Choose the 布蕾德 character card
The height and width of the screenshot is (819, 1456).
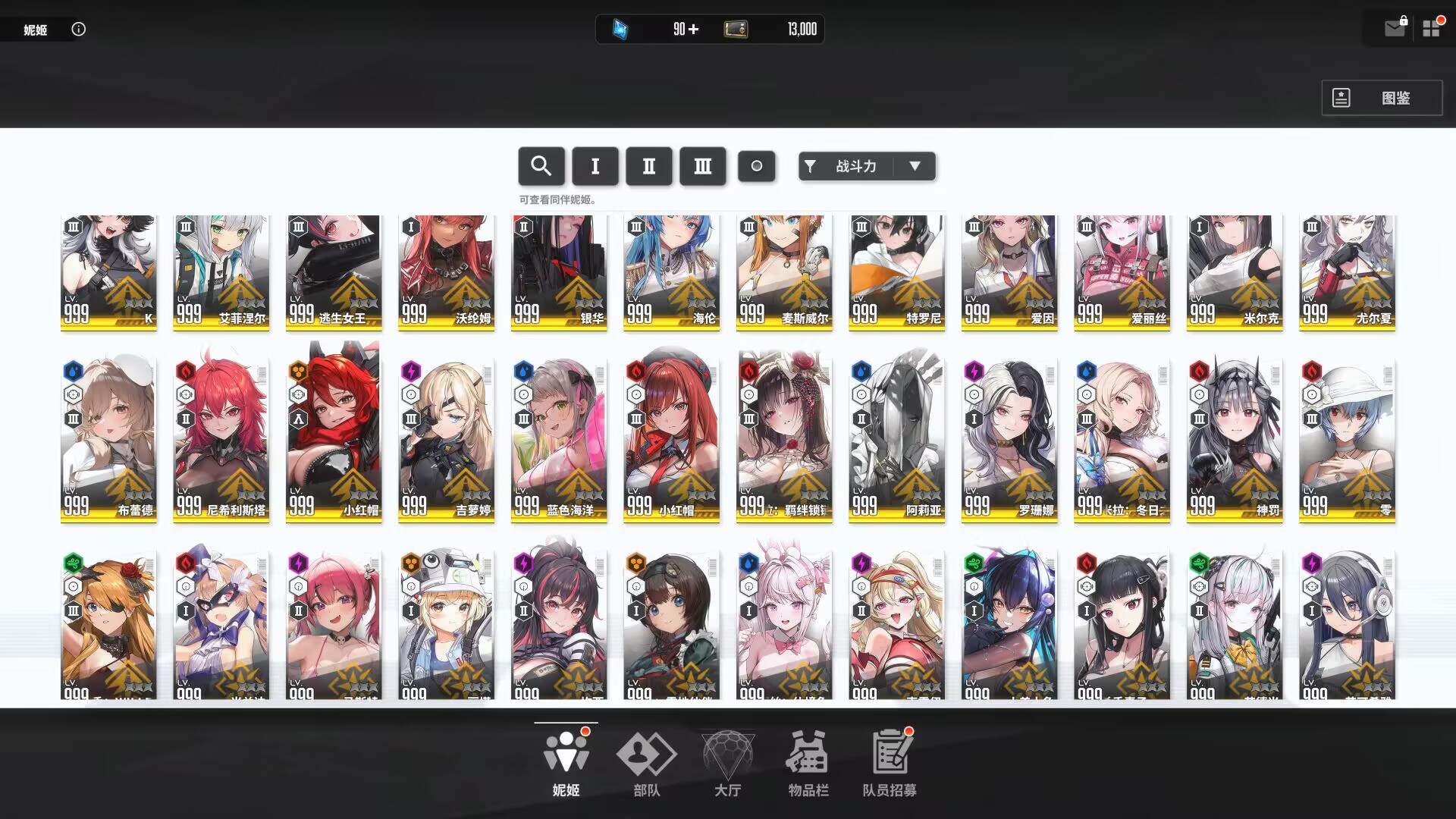pyautogui.click(x=108, y=438)
